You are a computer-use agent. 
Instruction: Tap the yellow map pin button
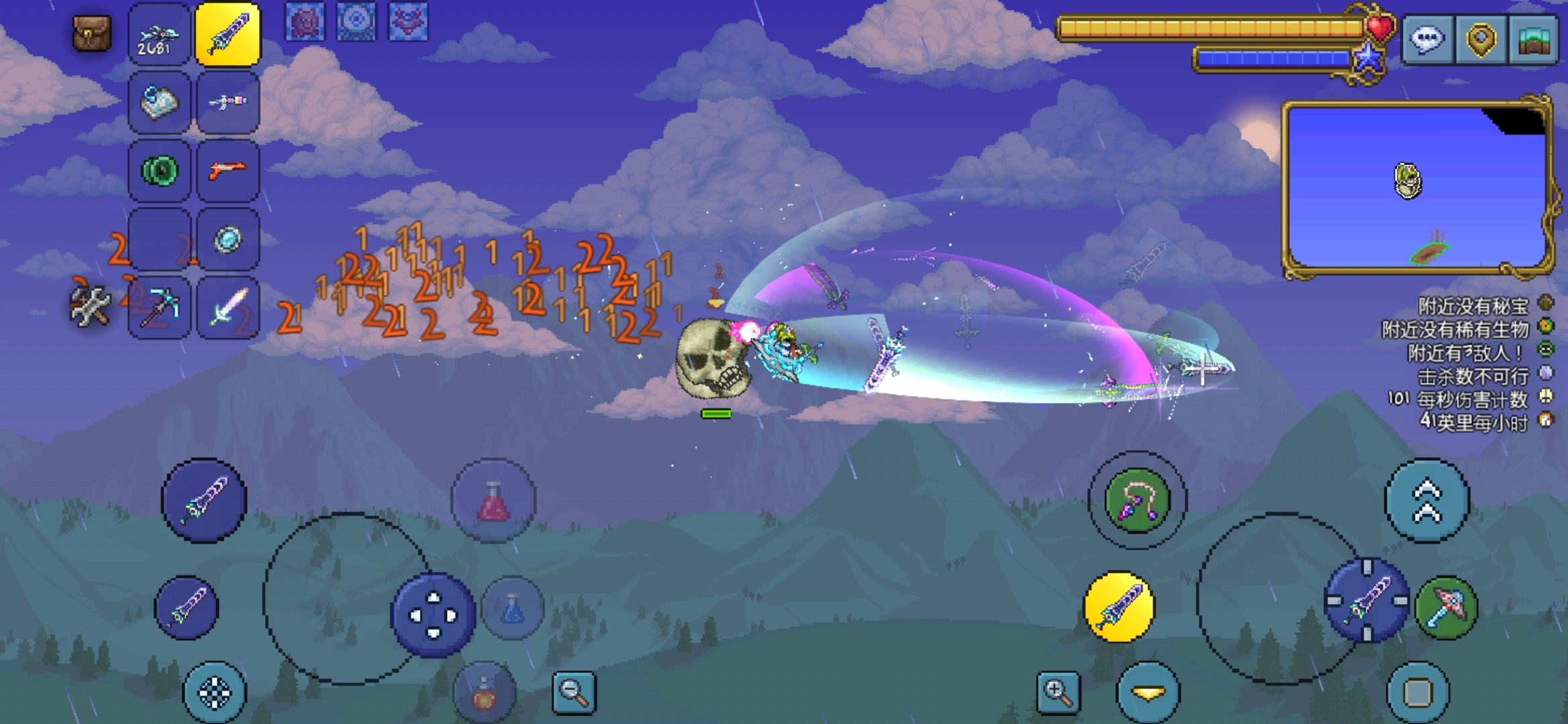click(x=1481, y=39)
